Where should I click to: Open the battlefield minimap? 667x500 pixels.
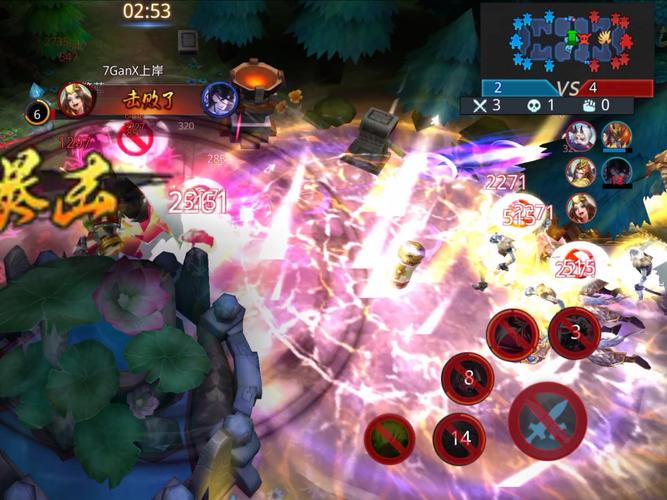(x=571, y=39)
